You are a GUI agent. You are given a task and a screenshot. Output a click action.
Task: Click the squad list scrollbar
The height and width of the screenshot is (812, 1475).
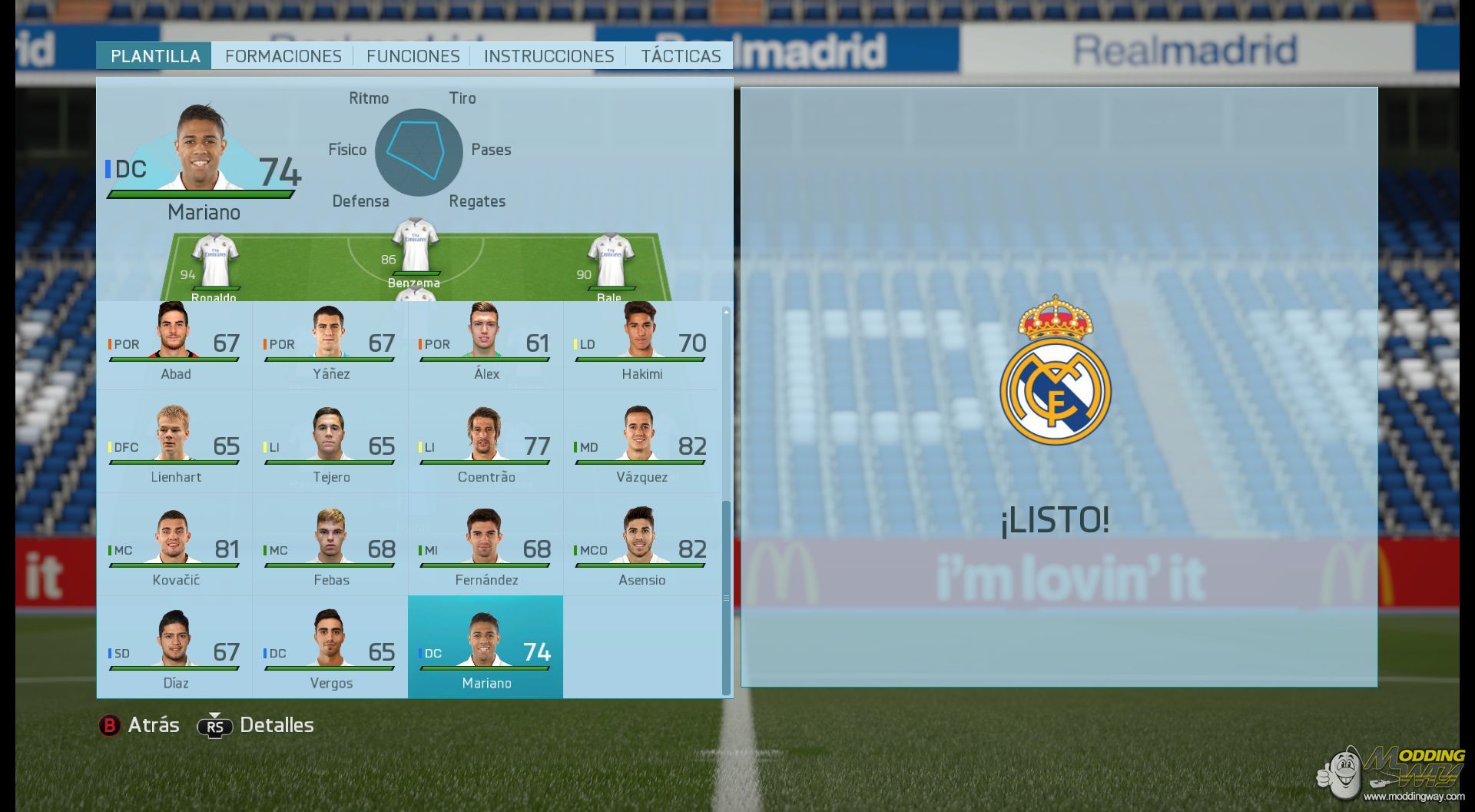click(726, 598)
